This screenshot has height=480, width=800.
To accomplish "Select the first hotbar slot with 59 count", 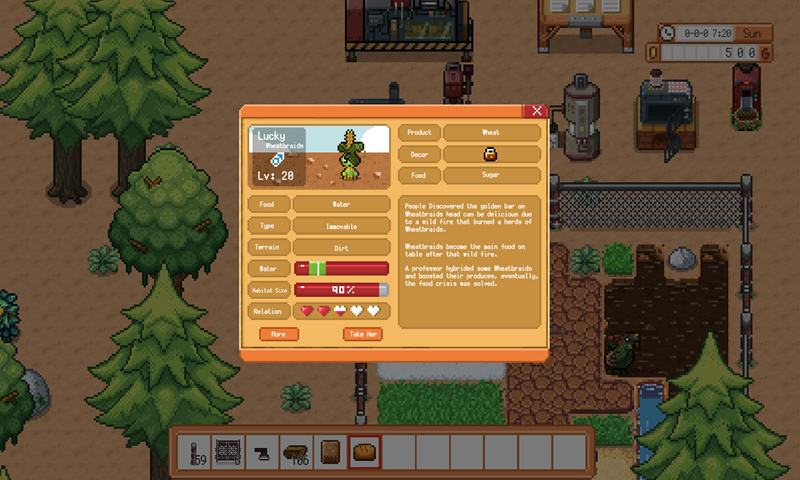I will pyautogui.click(x=195, y=452).
